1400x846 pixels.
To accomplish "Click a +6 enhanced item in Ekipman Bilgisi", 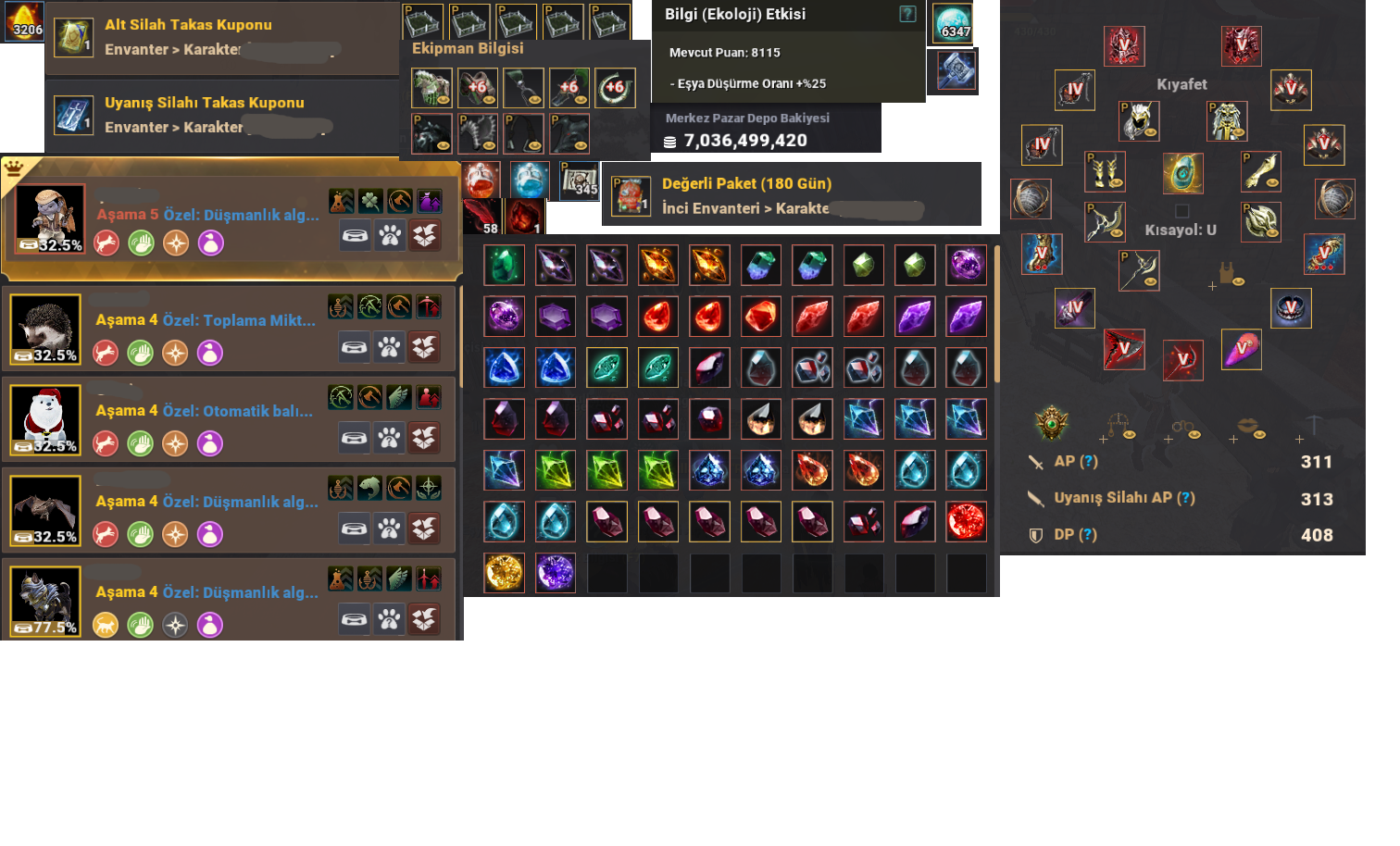I will [x=478, y=86].
